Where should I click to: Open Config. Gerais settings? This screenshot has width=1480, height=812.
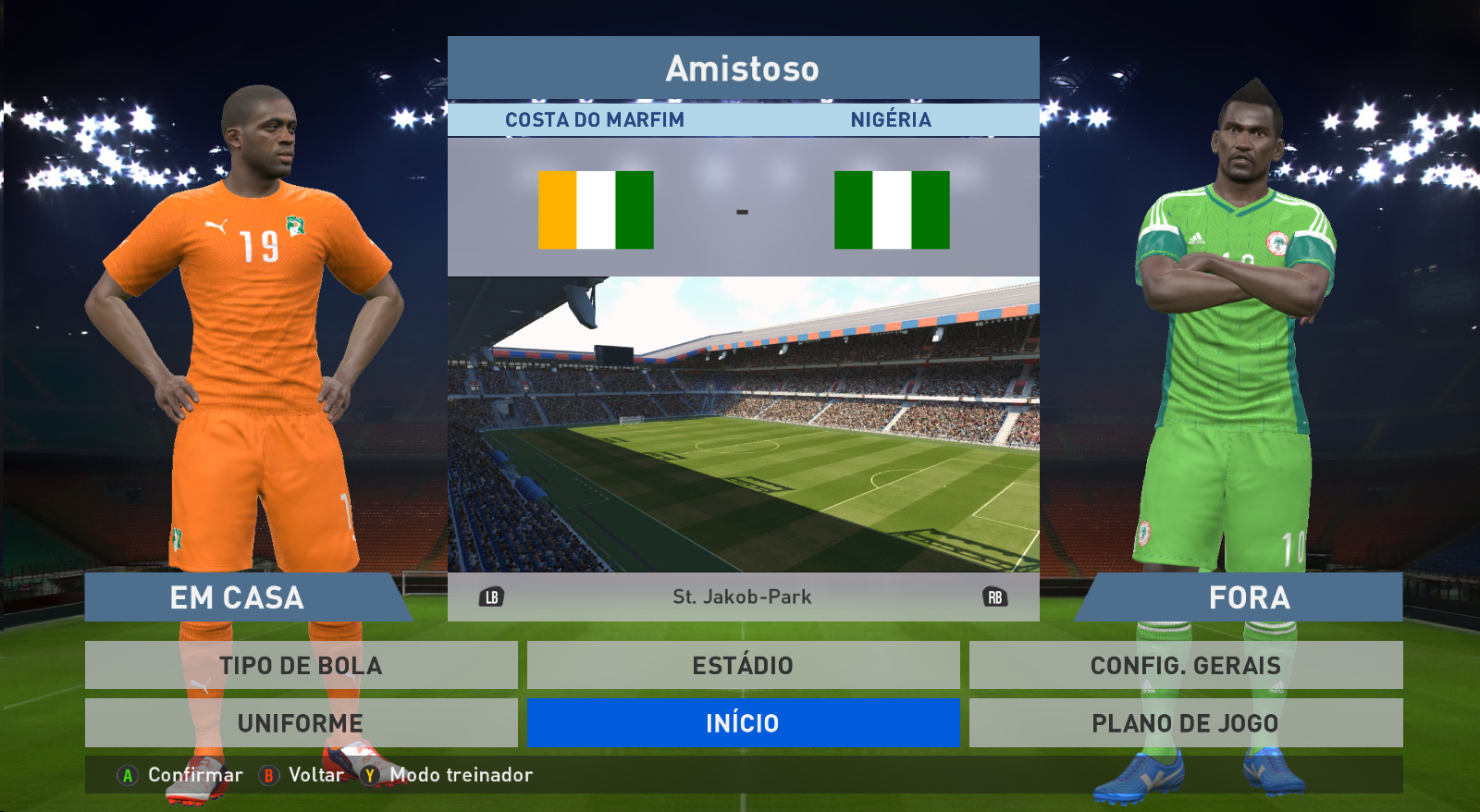1185,665
